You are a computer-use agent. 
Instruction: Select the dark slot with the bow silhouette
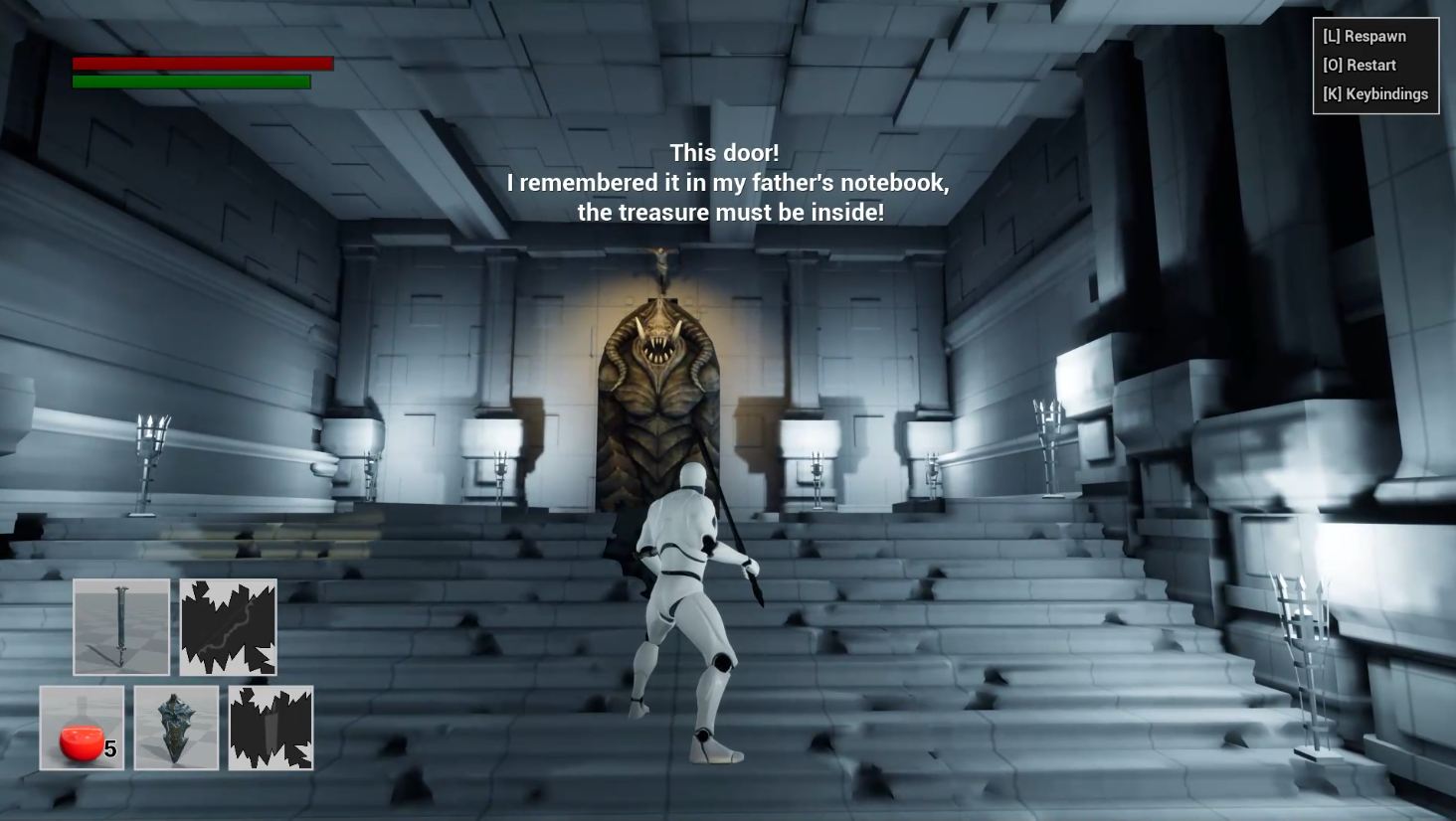[x=229, y=627]
